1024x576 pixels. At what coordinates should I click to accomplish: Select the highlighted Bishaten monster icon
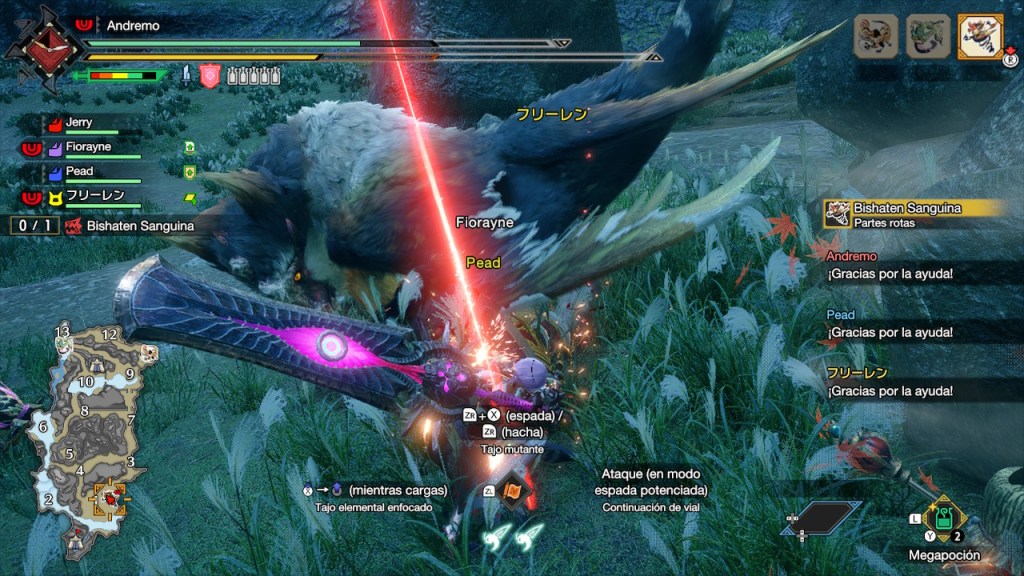(980, 36)
